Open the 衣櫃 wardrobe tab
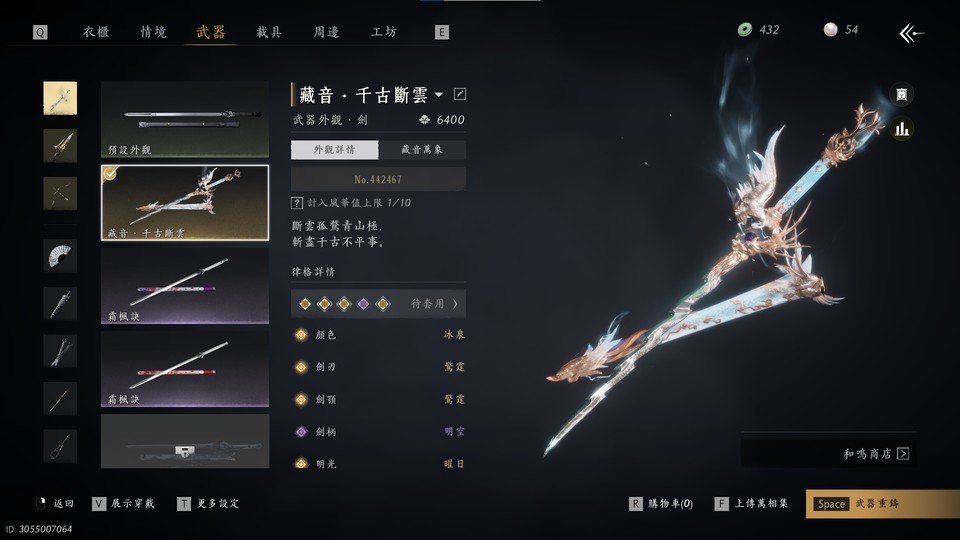Screen dimensions: 960x540 pos(96,32)
